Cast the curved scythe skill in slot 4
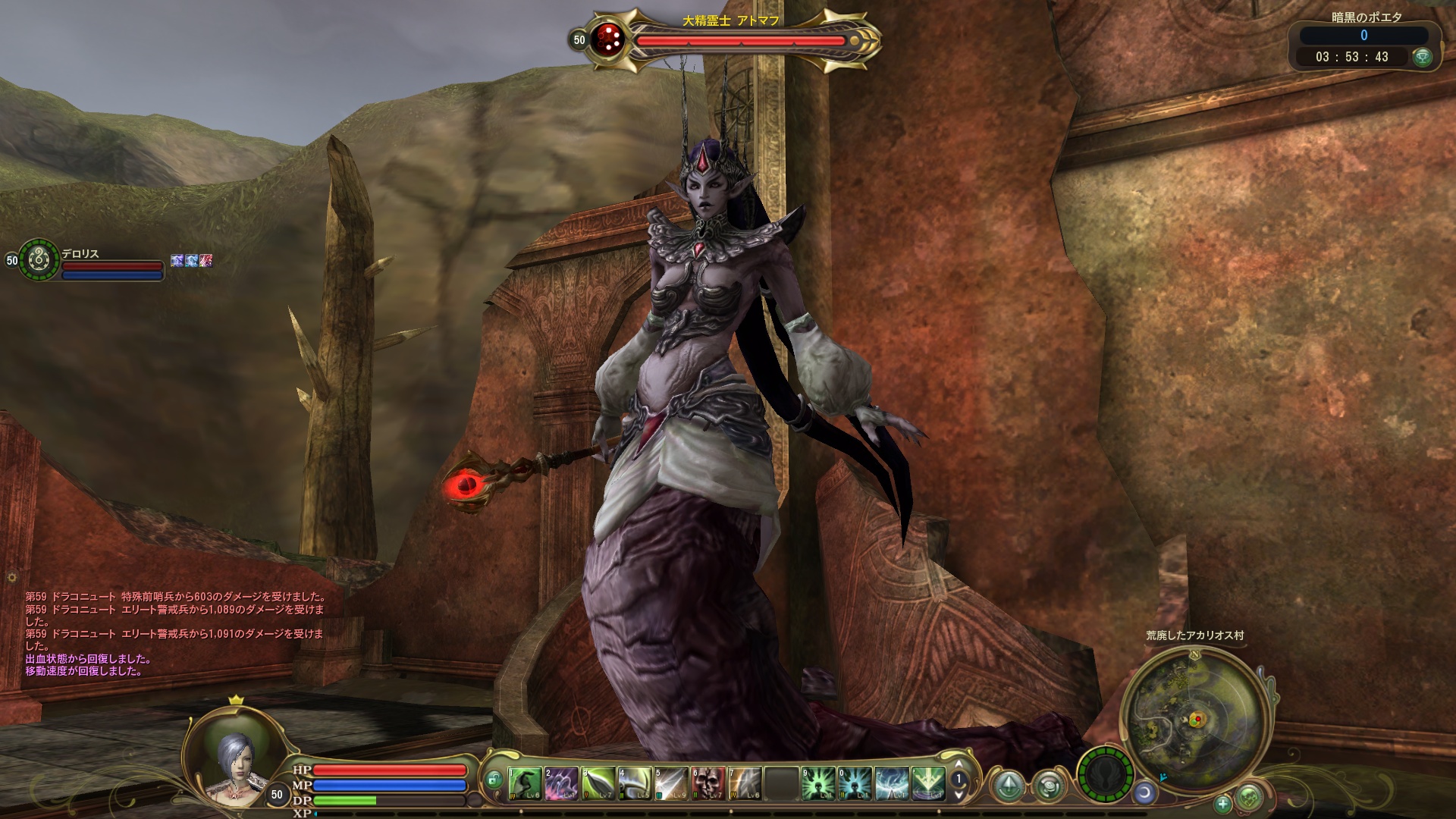 tap(635, 783)
